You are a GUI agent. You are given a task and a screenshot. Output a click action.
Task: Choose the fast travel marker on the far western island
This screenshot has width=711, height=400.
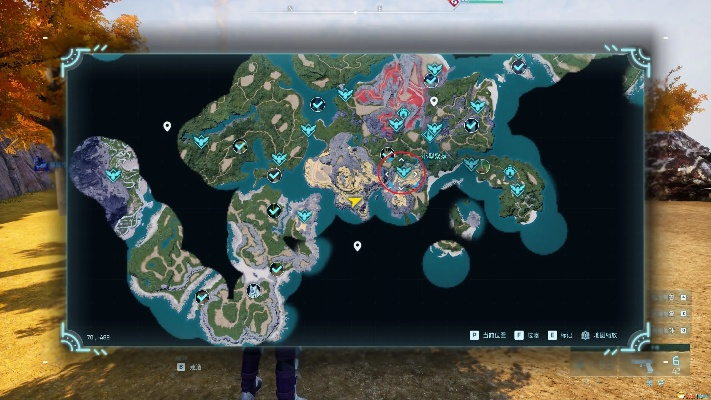click(x=113, y=175)
